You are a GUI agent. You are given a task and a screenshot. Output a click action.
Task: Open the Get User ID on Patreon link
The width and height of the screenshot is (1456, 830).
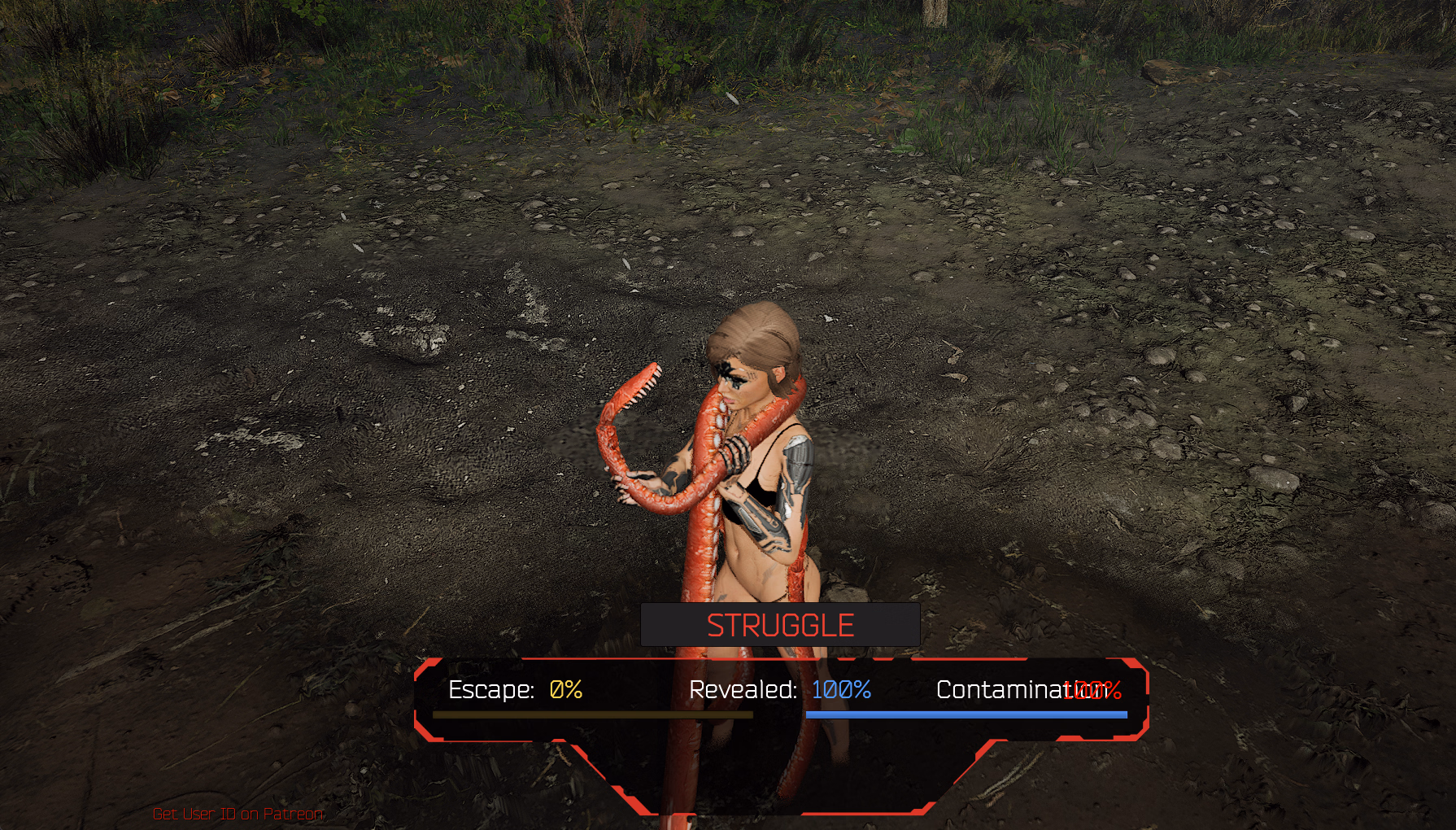238,814
